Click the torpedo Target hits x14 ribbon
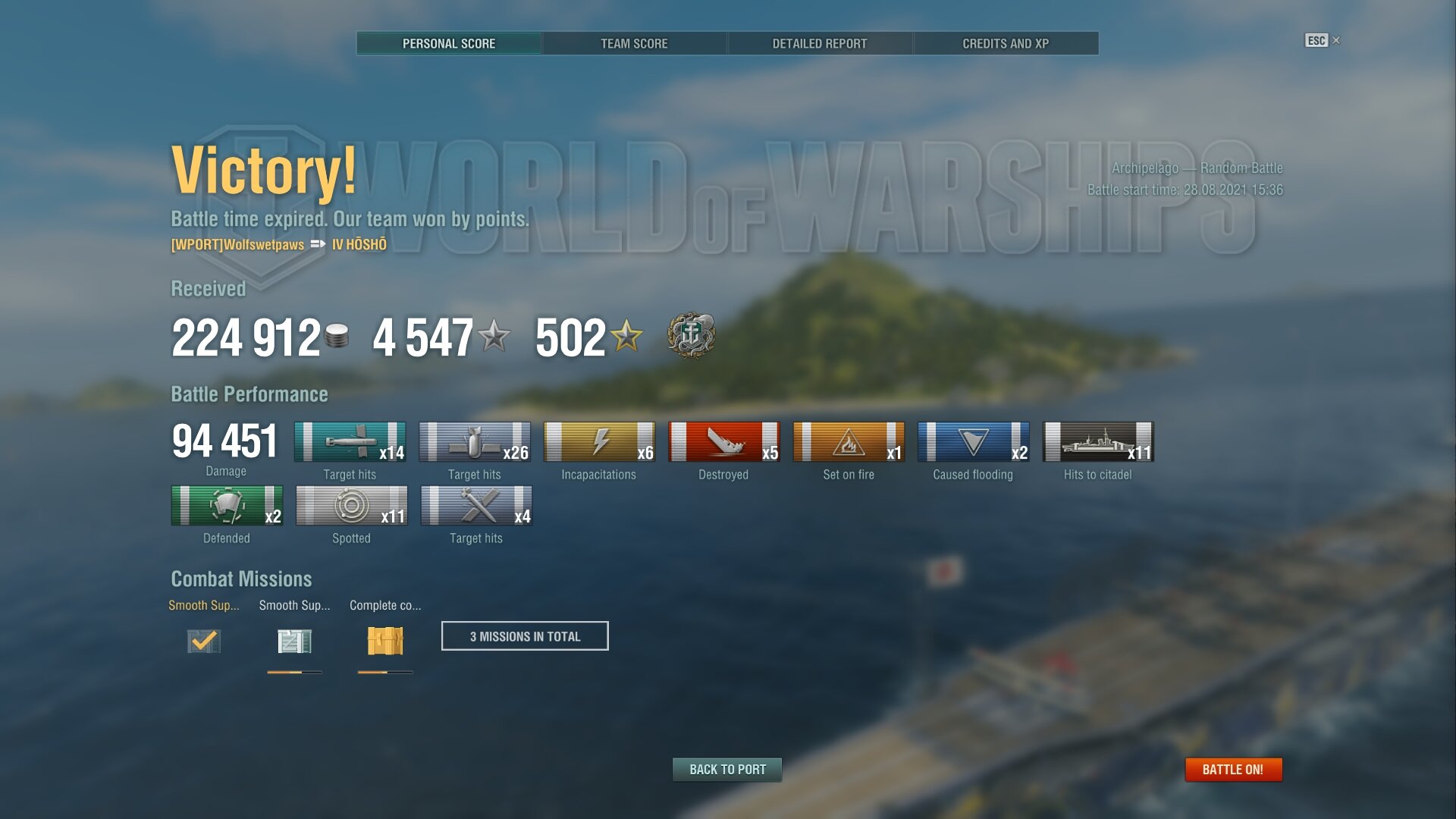Image resolution: width=1456 pixels, height=819 pixels. pos(350,442)
